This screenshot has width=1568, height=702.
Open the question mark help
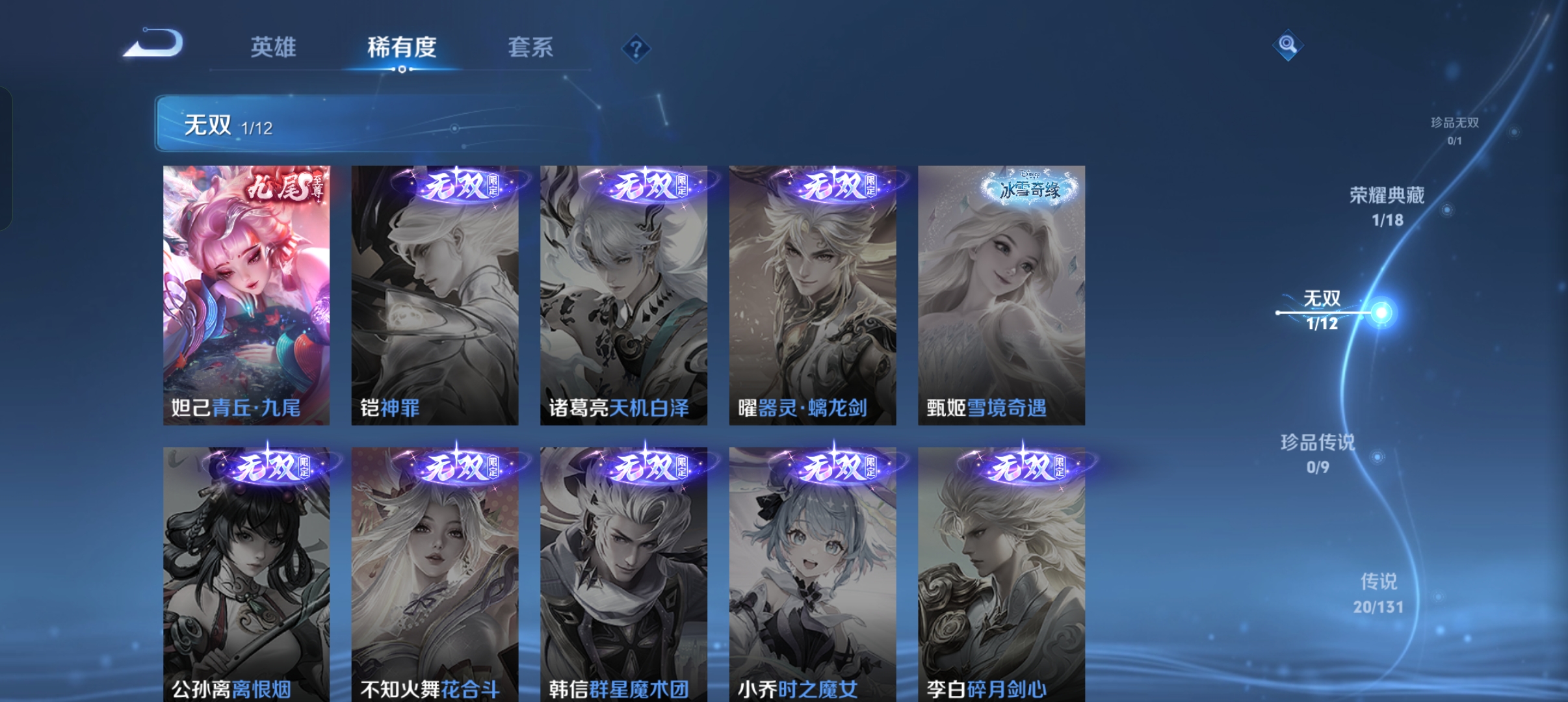(636, 48)
